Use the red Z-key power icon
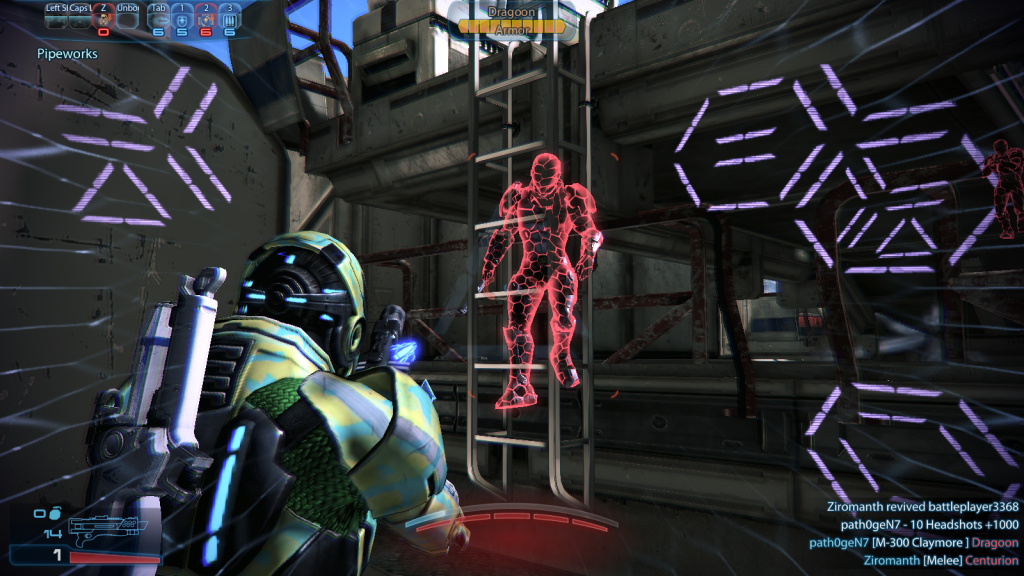Viewport: 1024px width, 576px height. pyautogui.click(x=102, y=20)
